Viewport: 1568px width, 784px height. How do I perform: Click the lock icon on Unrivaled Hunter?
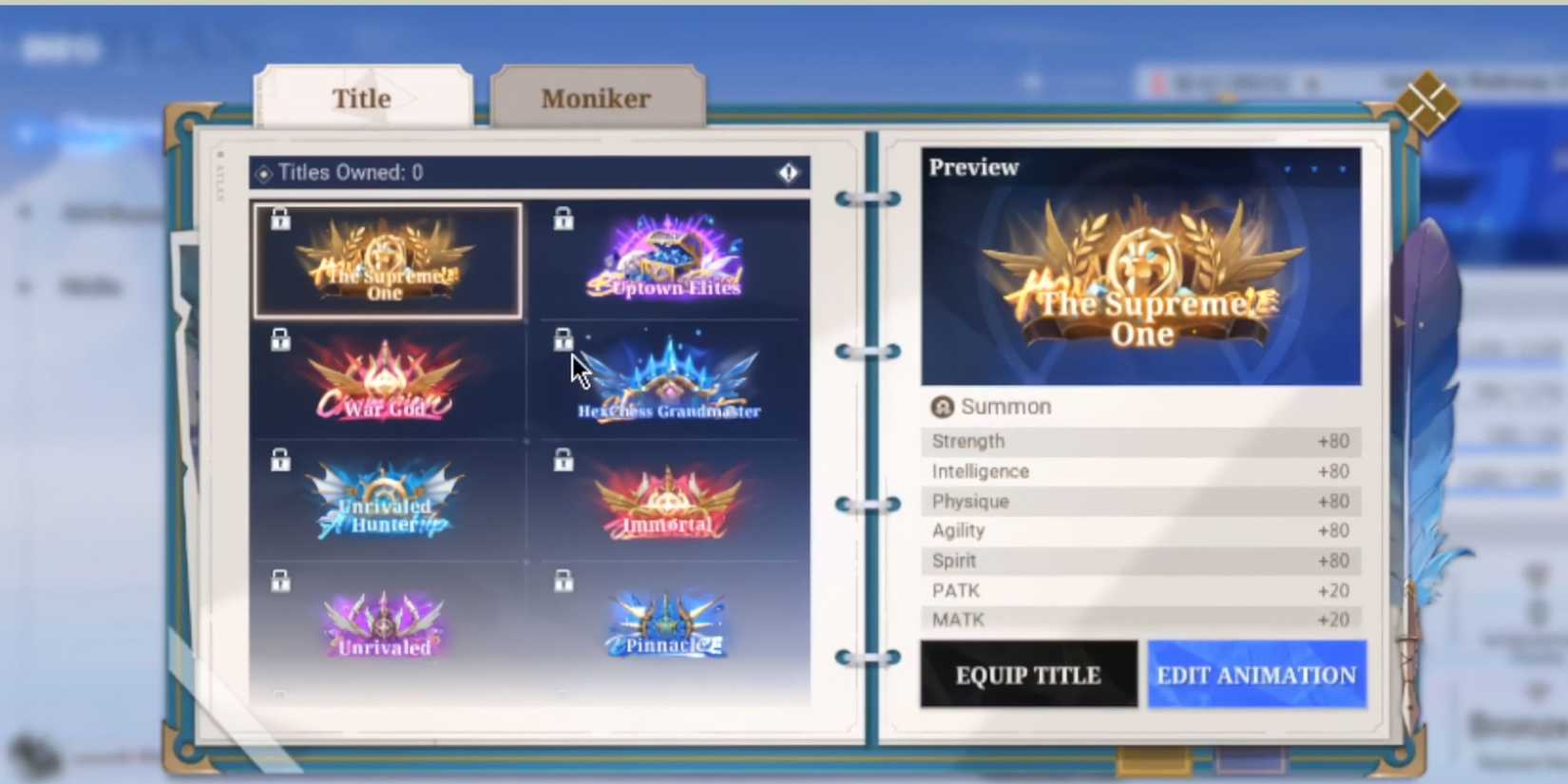tap(280, 460)
